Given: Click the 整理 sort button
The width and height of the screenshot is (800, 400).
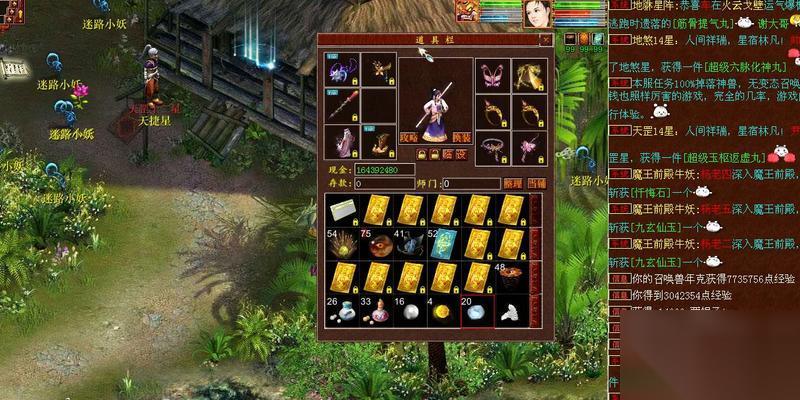Looking at the screenshot, I should (512, 184).
